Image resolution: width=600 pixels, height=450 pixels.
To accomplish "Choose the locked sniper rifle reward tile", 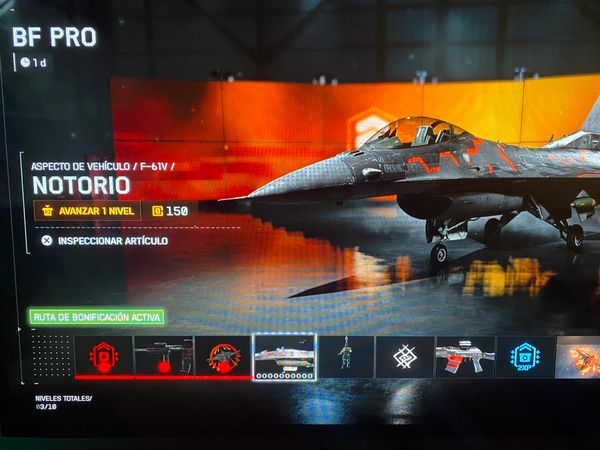I will 163,356.
